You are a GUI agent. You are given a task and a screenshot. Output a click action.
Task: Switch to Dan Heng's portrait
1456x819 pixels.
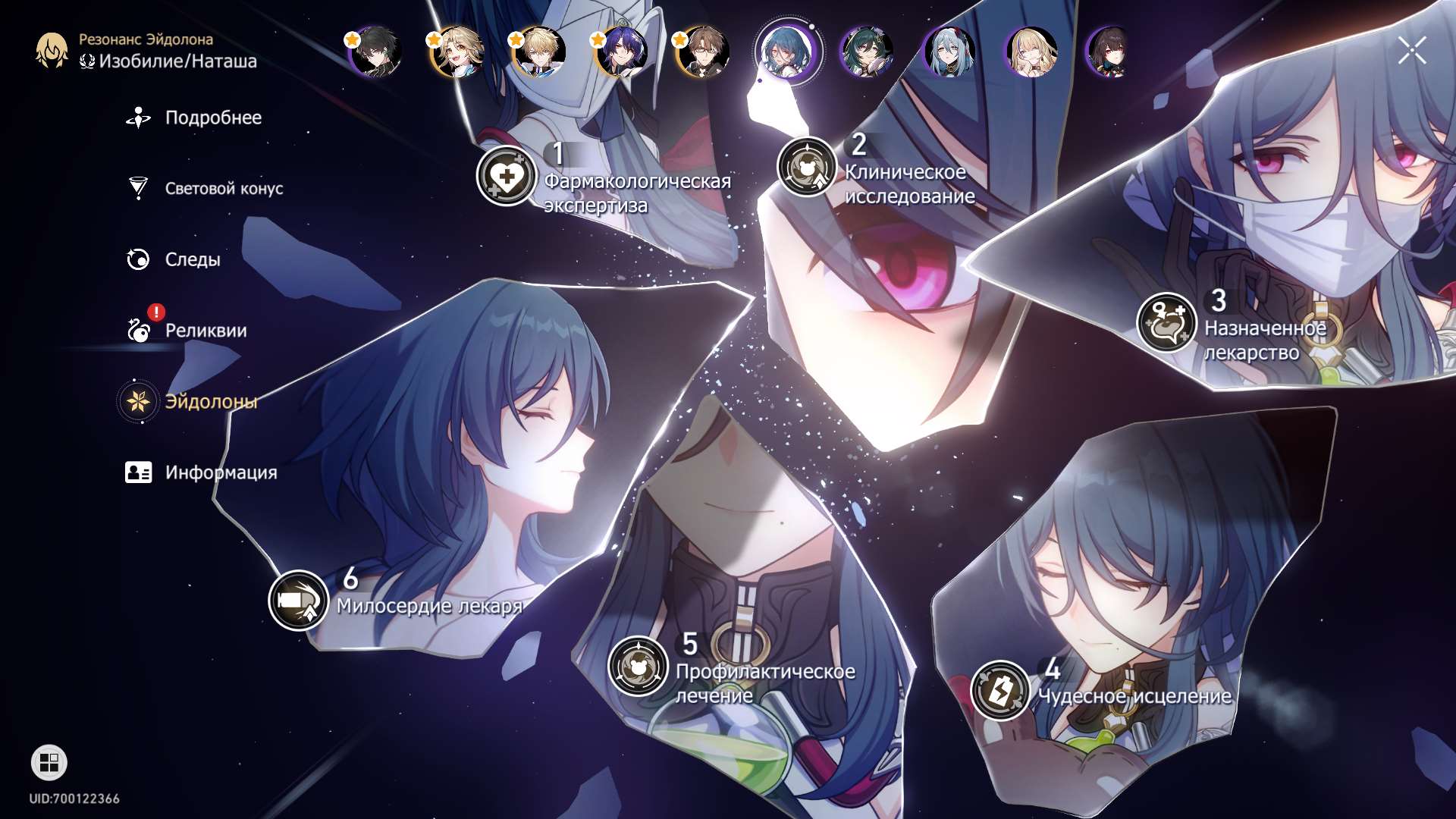point(375,52)
